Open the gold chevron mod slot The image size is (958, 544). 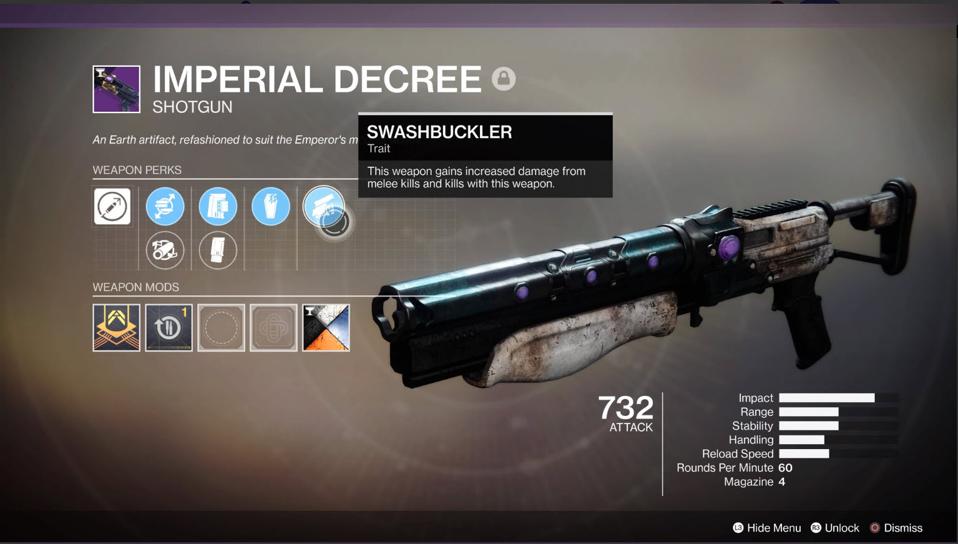(x=116, y=328)
